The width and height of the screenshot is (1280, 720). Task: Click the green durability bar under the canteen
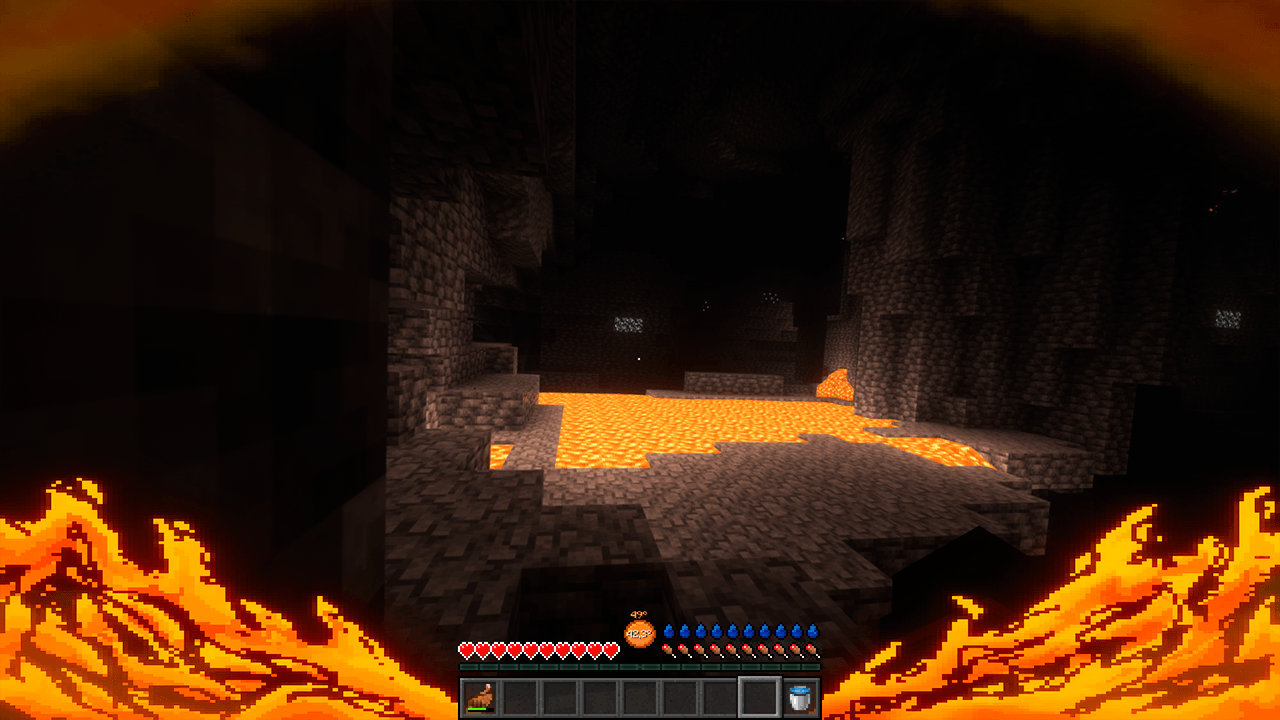pos(478,710)
